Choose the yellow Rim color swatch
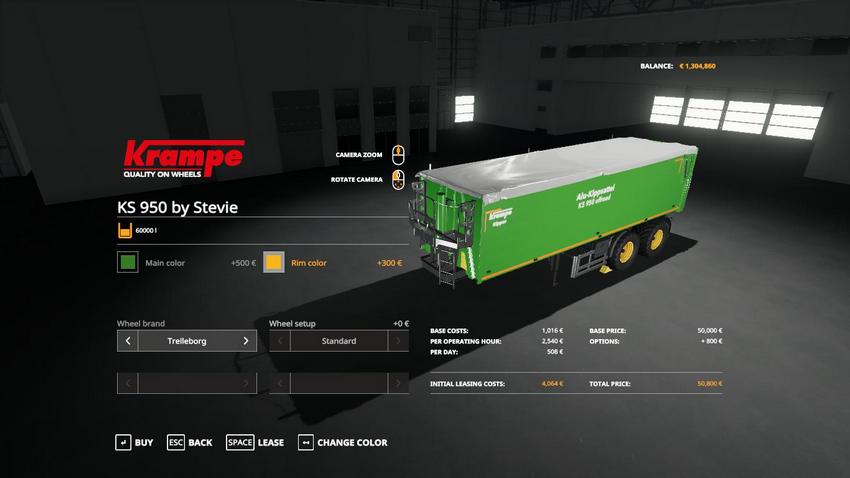 (273, 263)
